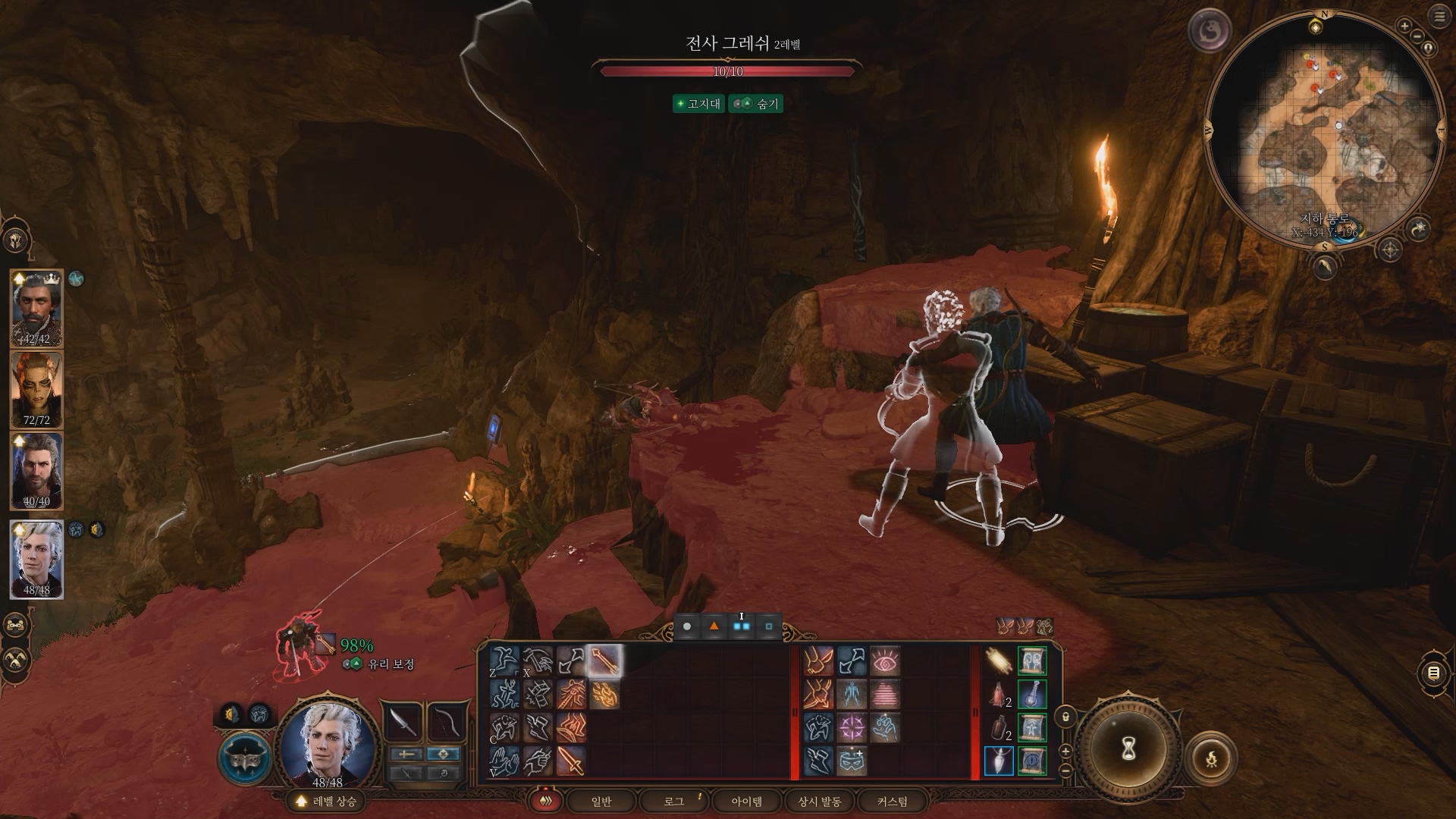This screenshot has height=819, width=1456.
Task: Open the hamburger menu by the minimap
Action: tap(1439, 17)
